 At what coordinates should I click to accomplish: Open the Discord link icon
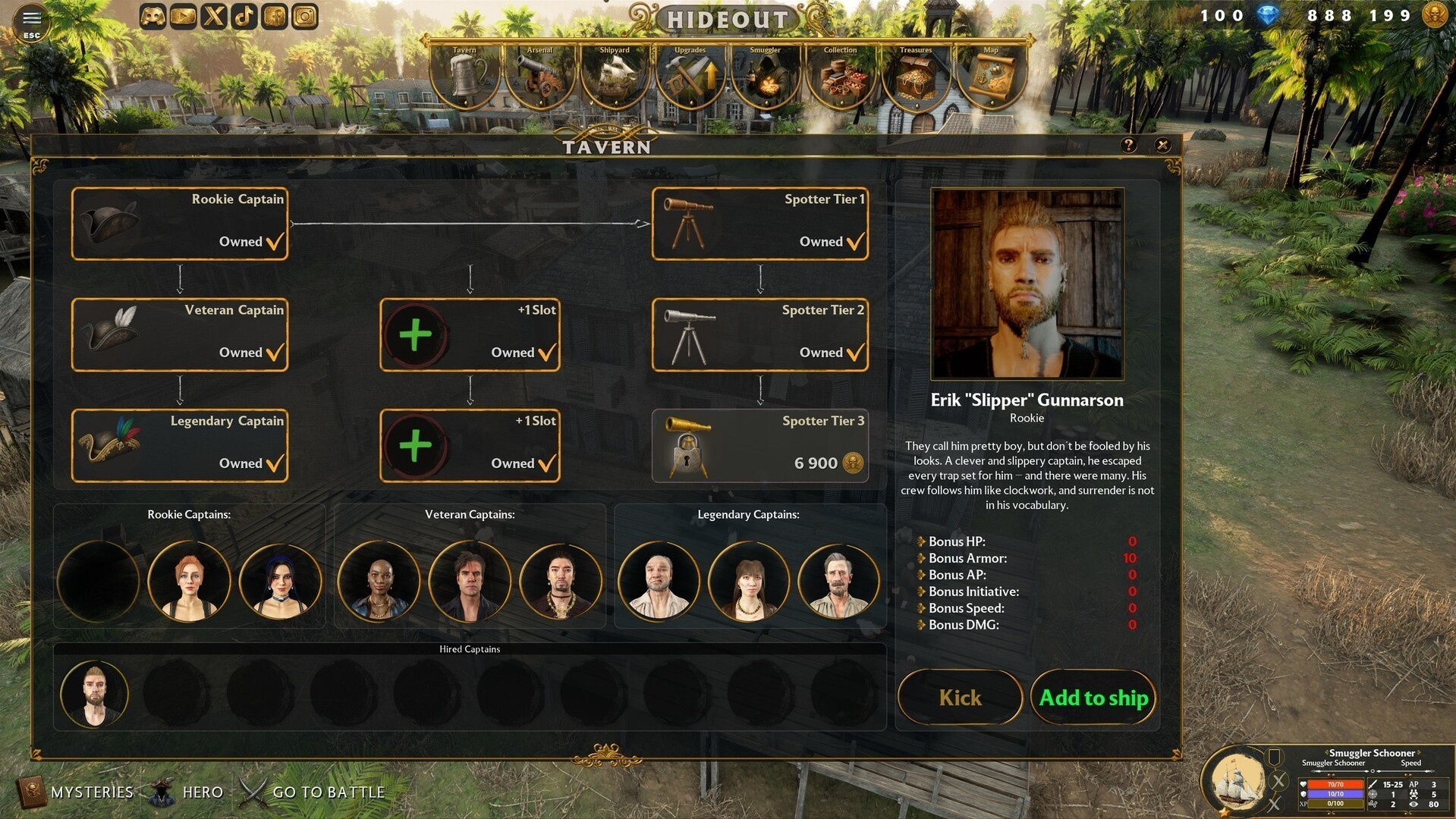pos(153,17)
